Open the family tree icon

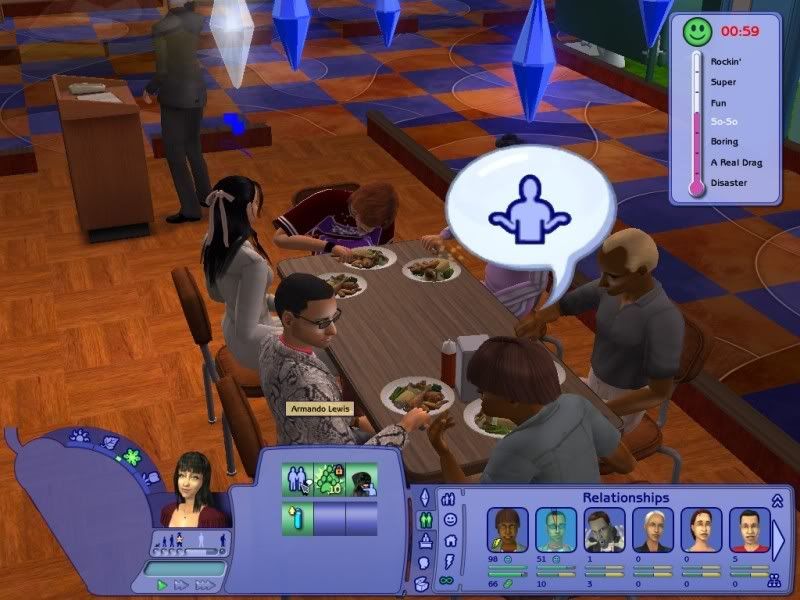[773, 580]
